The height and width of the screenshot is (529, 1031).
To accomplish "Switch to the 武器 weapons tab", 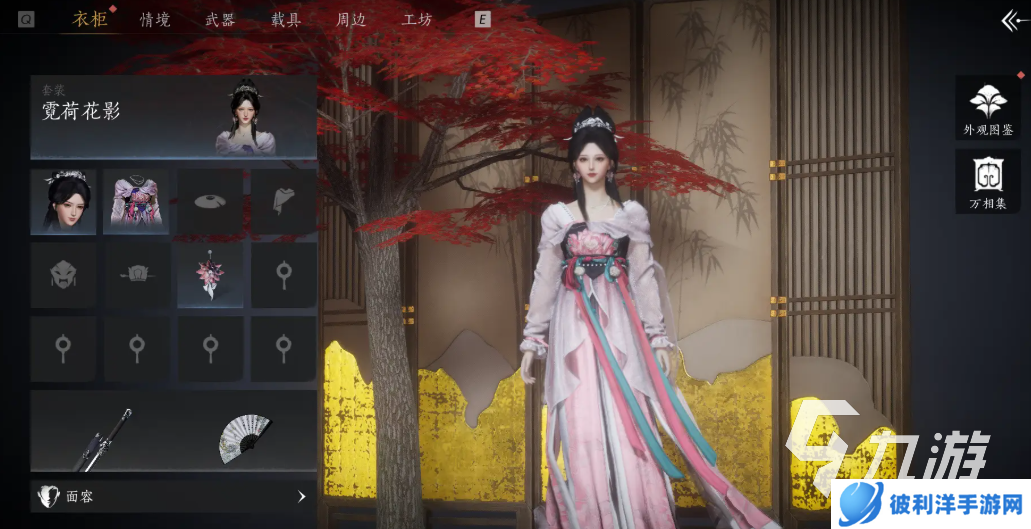I will [220, 19].
